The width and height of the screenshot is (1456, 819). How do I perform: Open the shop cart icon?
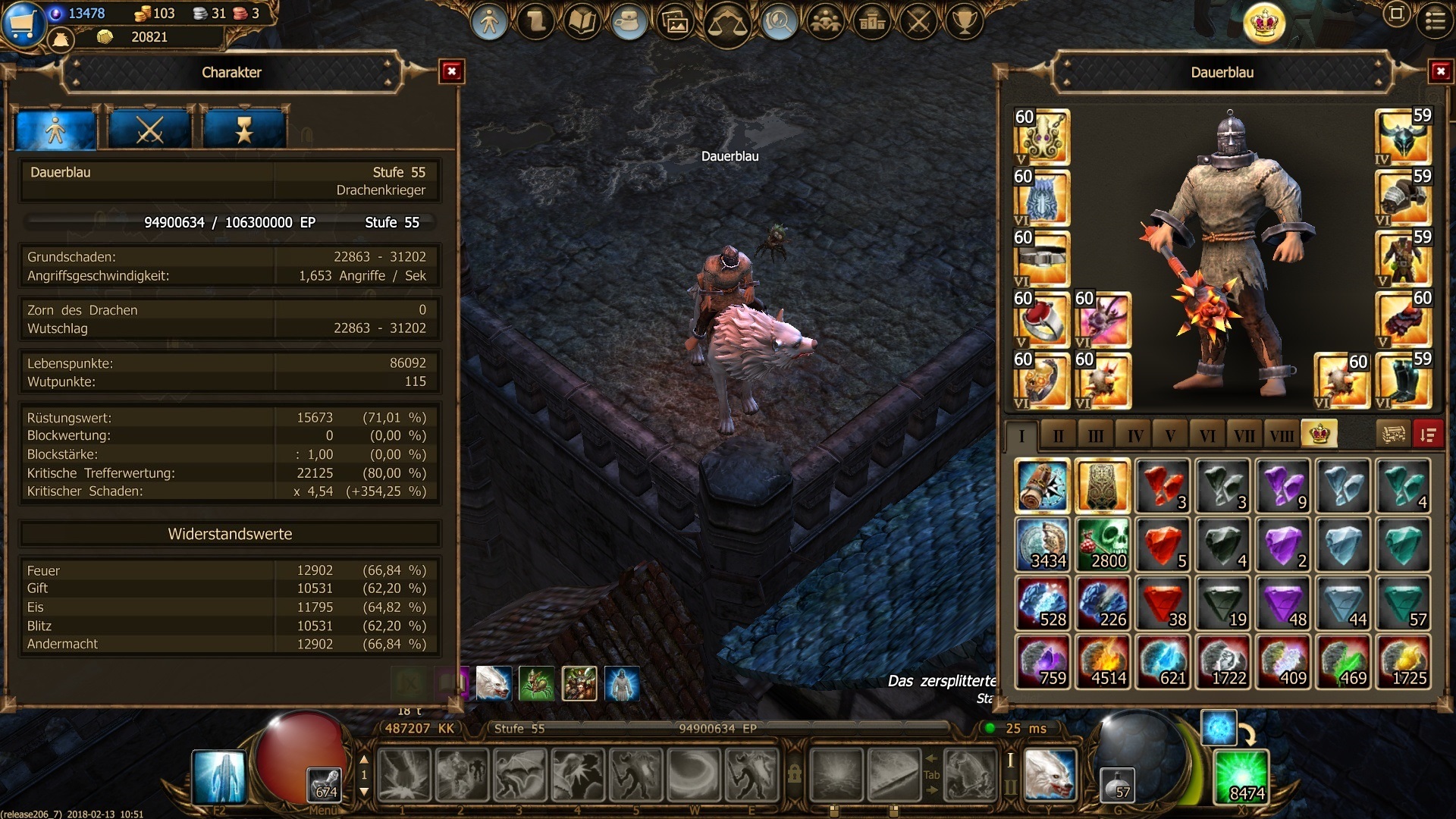(23, 23)
